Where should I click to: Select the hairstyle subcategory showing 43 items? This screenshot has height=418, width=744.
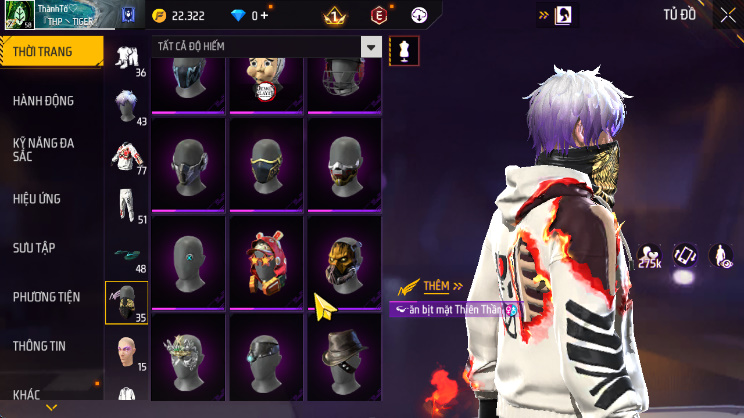coord(127,106)
